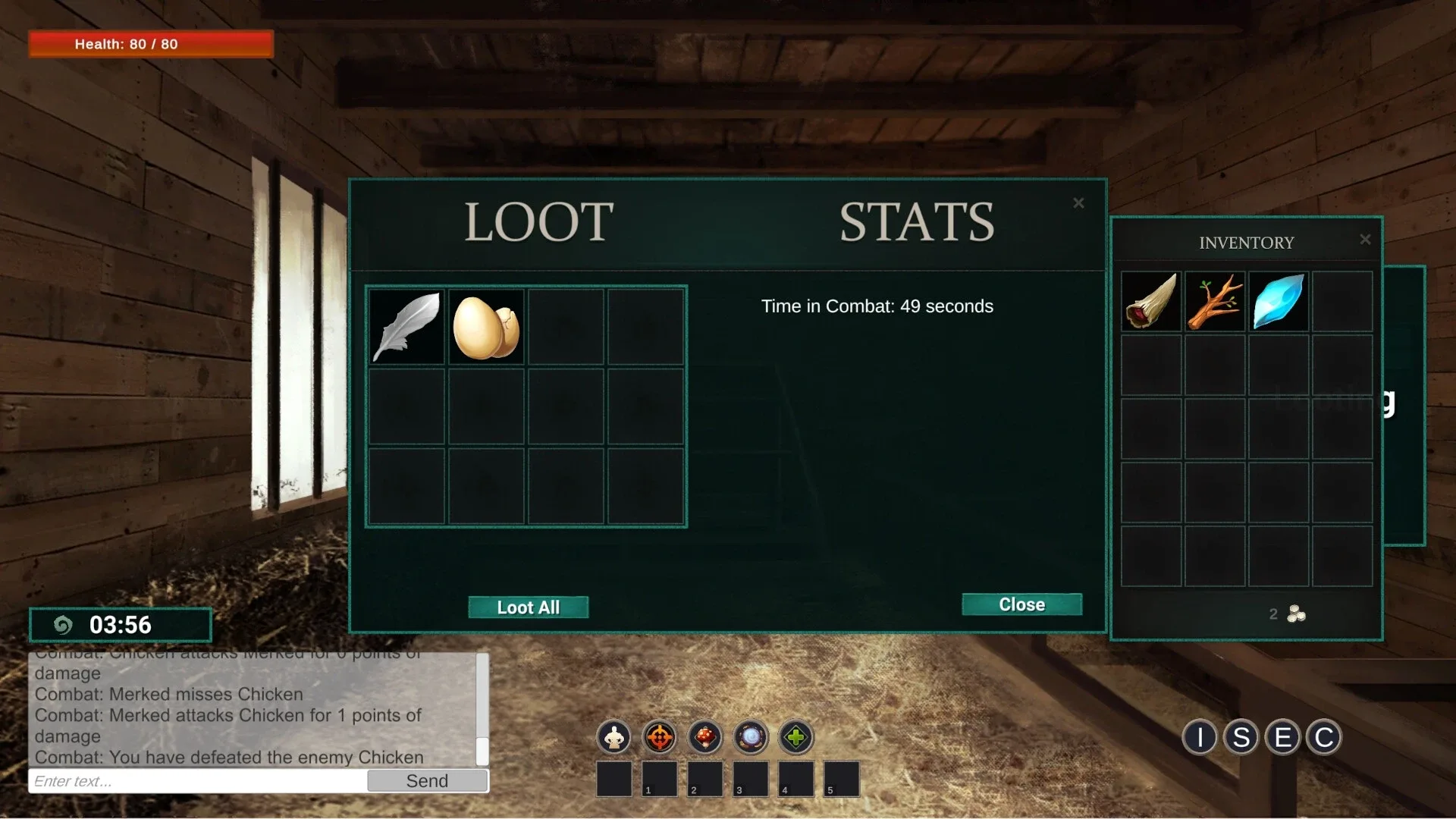The image size is (1456, 819).
Task: Select the swirling orb ability icon
Action: [750, 736]
